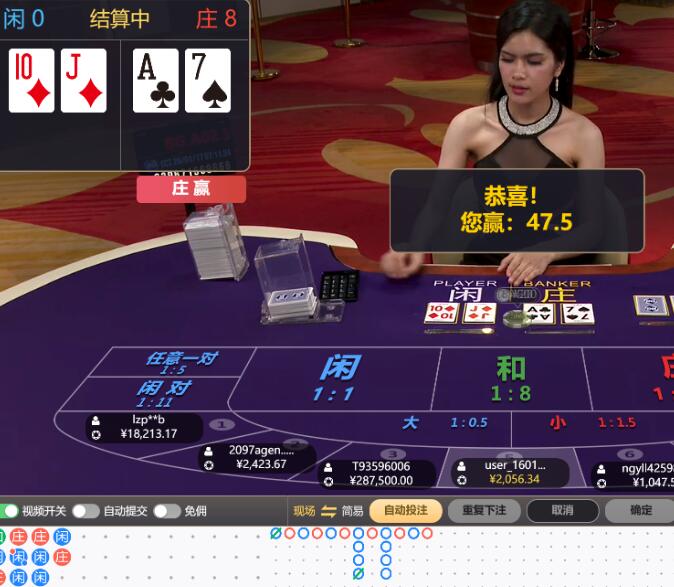
Task: Select the 闲对 player-pair bet area
Action: [x=164, y=392]
